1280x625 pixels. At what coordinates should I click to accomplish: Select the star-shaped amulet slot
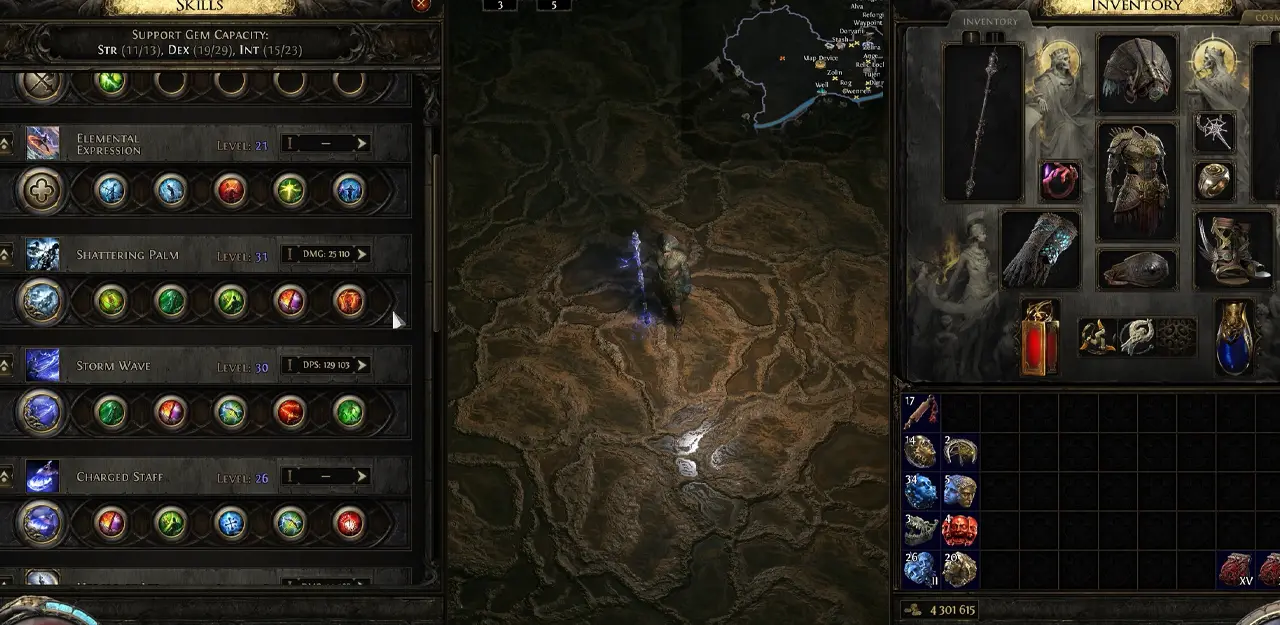point(1214,131)
